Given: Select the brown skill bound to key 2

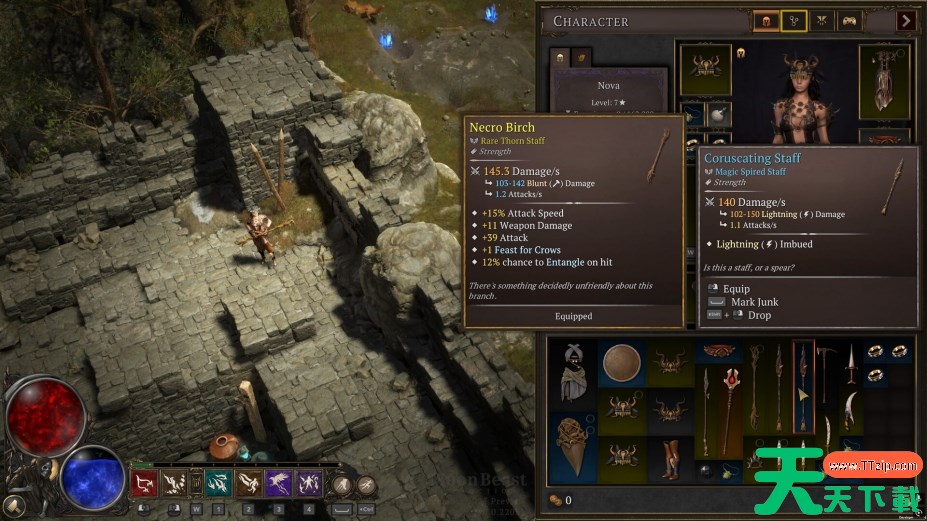Looking at the screenshot, I should 248,484.
